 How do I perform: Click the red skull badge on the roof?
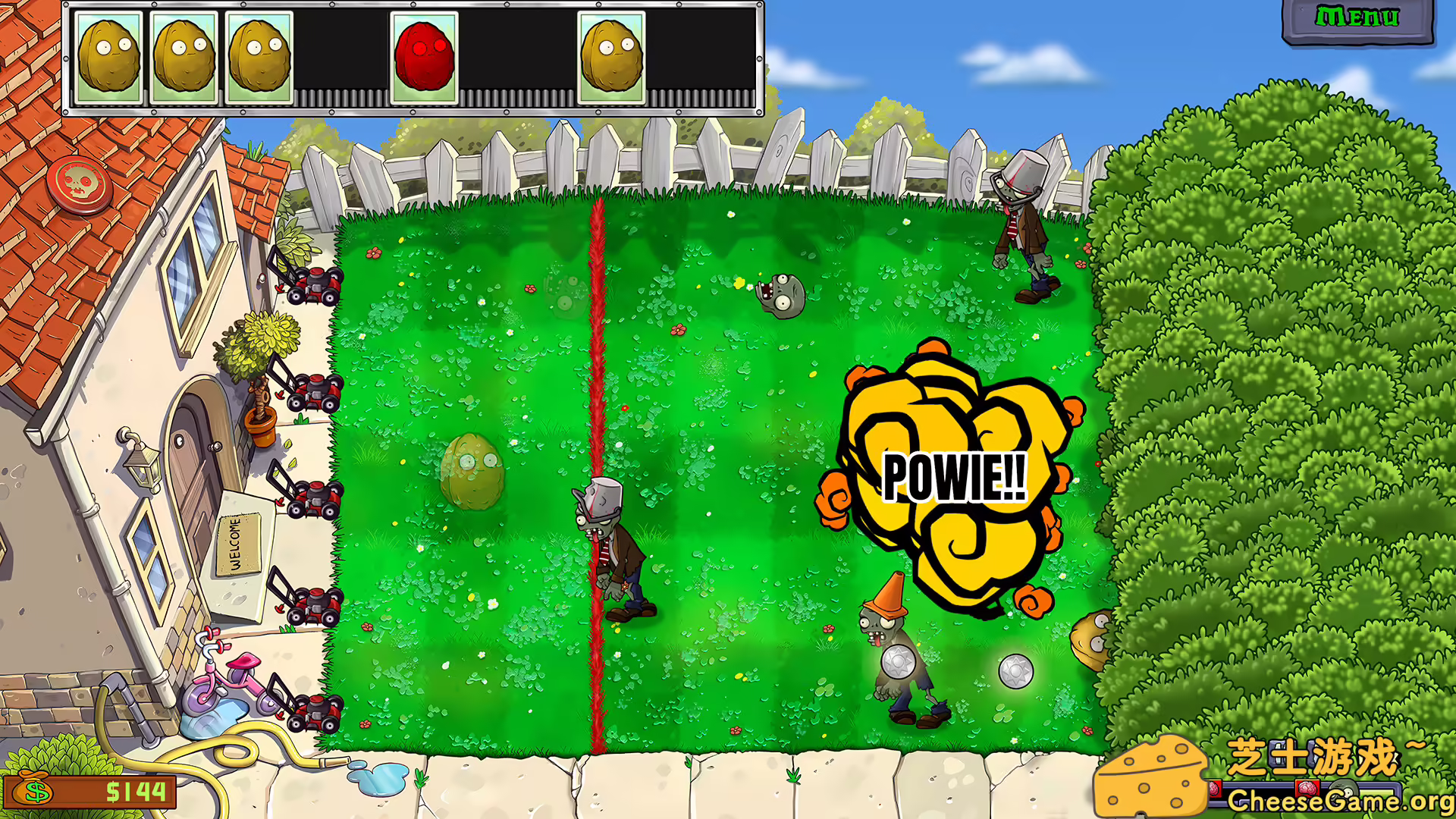[78, 184]
